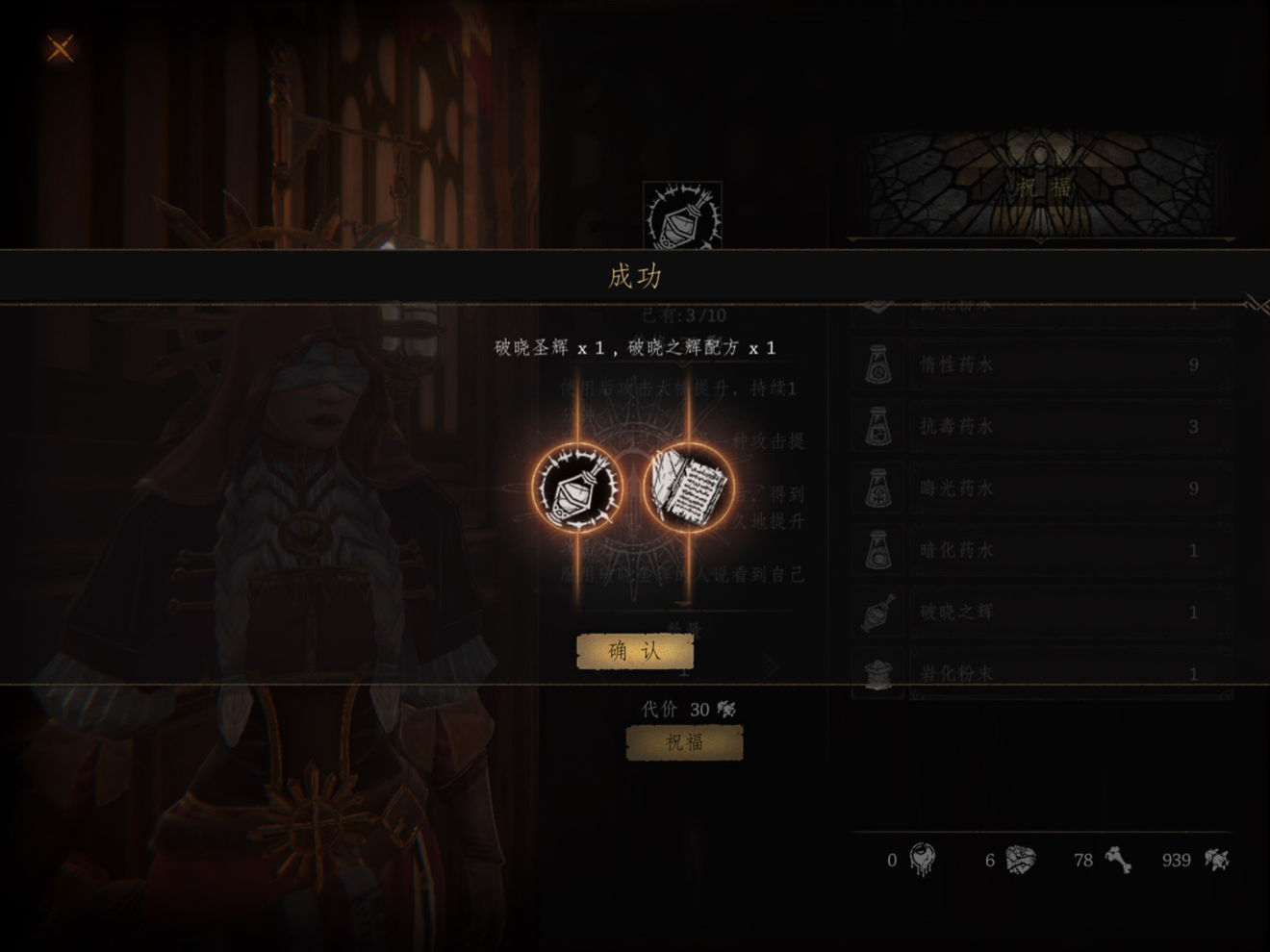1270x952 pixels.
Task: Select the 破晓圣辉 potion reward icon
Action: [577, 488]
